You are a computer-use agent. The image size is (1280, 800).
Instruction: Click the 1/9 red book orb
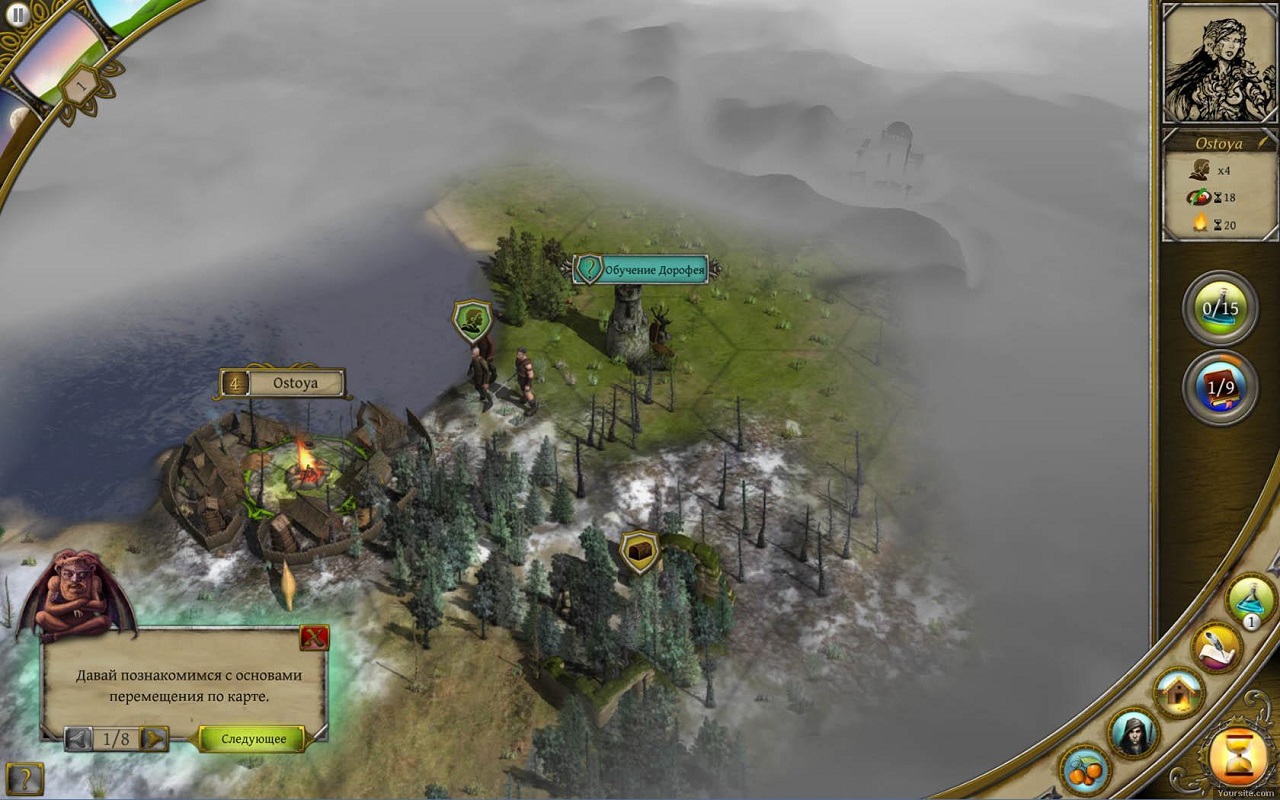pyautogui.click(x=1219, y=388)
